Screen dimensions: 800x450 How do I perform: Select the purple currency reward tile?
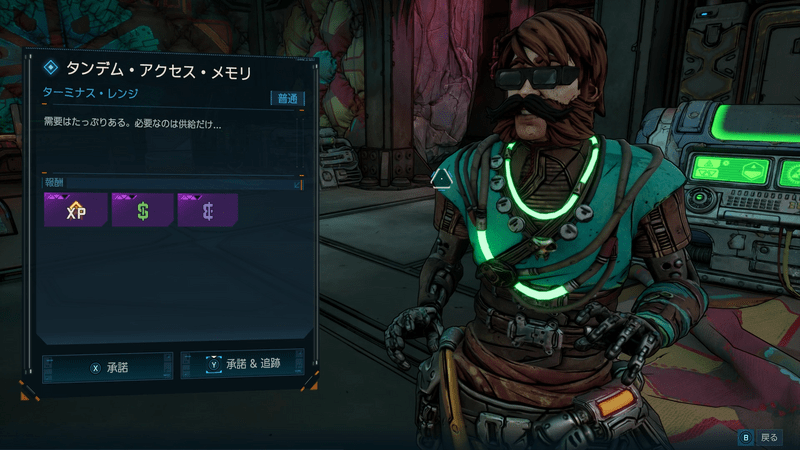tap(207, 210)
